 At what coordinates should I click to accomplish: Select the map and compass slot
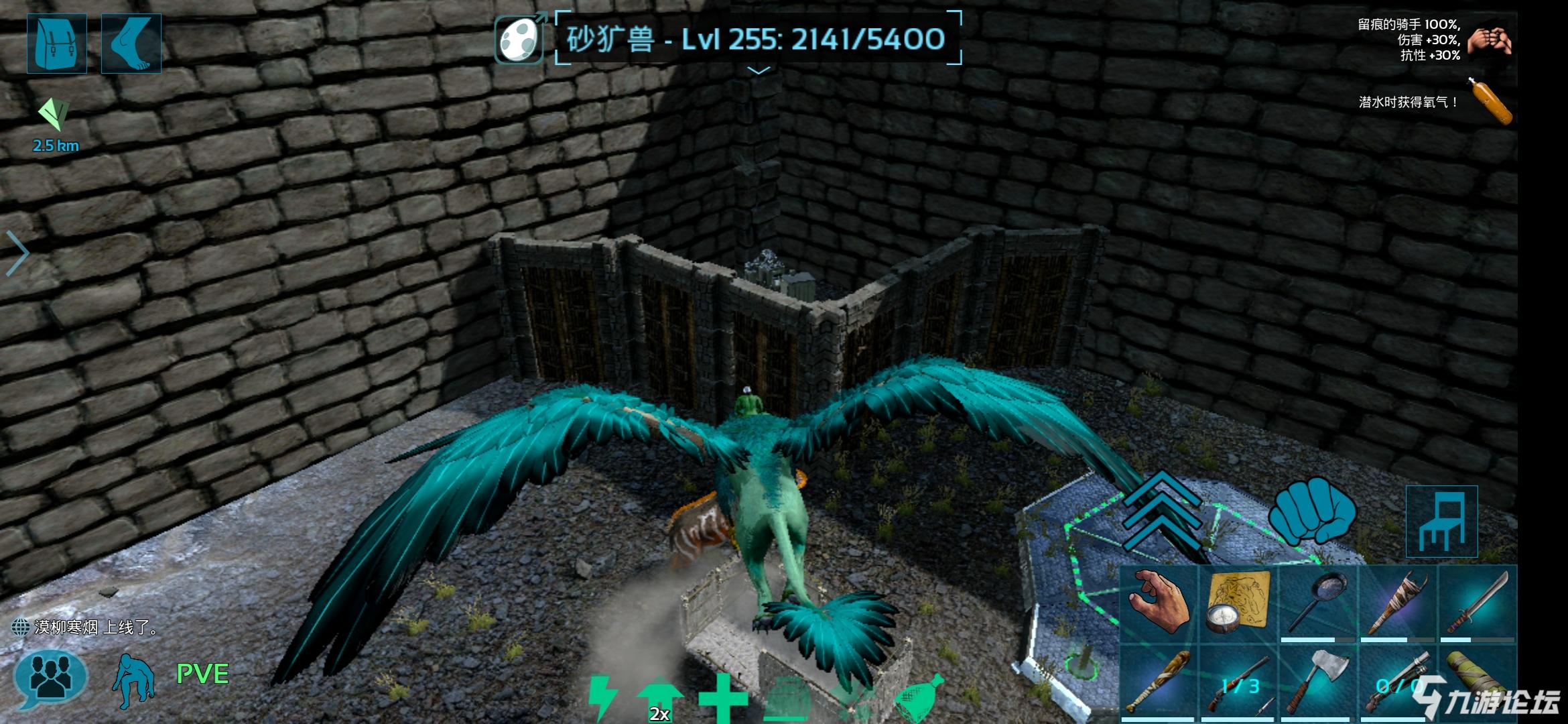tap(1238, 603)
